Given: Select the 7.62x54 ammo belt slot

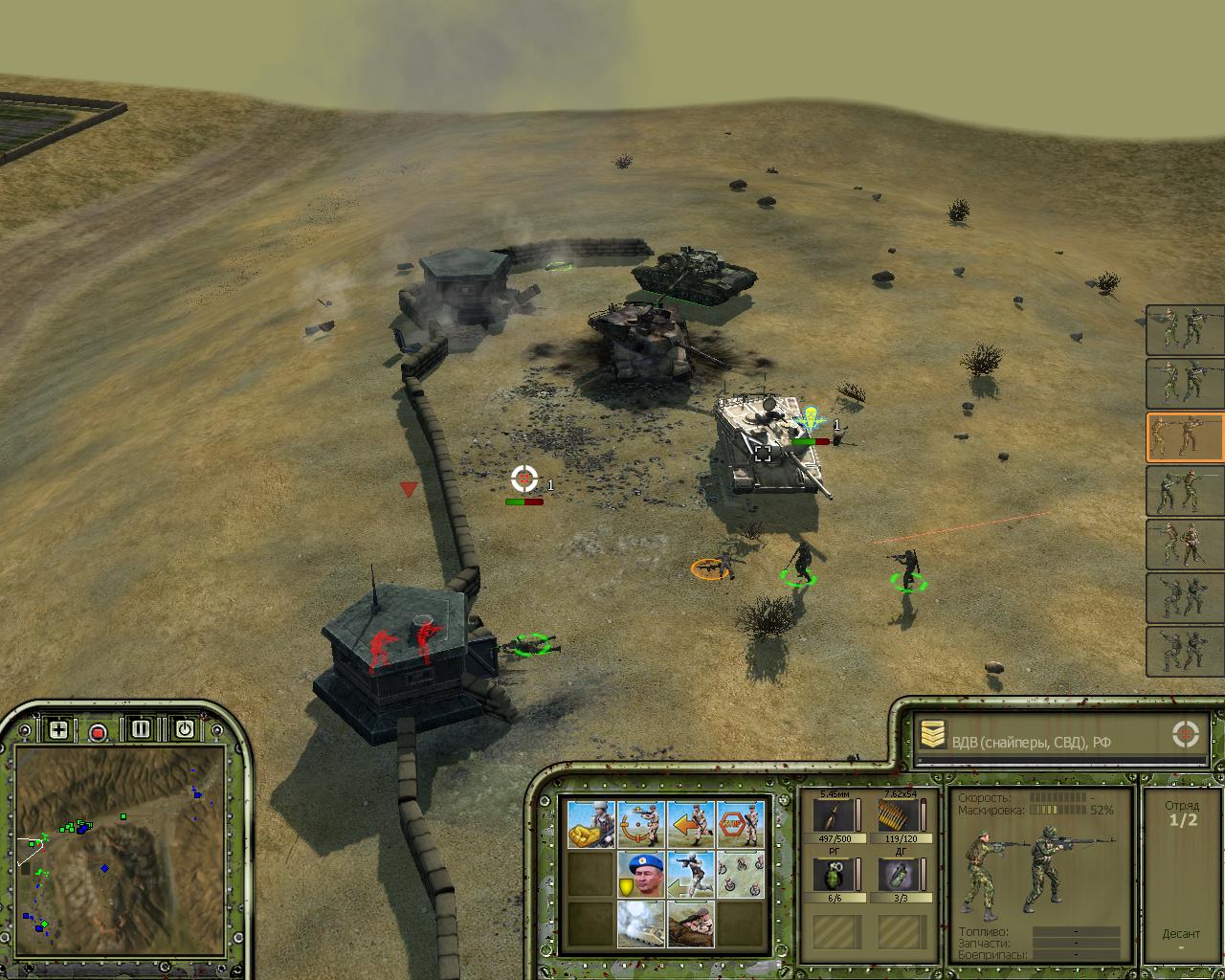Looking at the screenshot, I should (899, 817).
